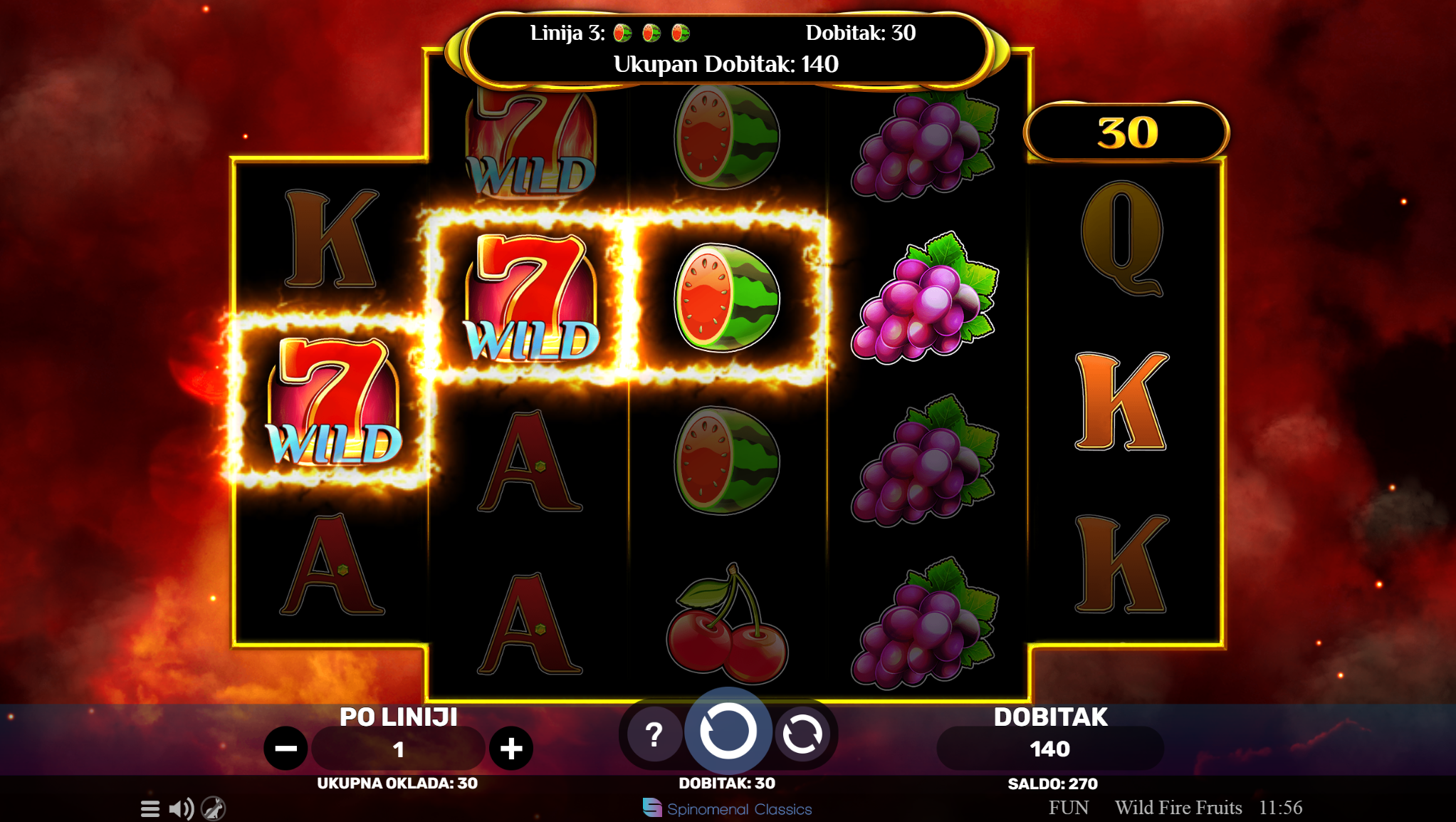This screenshot has height=822, width=1456.
Task: Increase the bet per line with plus
Action: tap(511, 749)
